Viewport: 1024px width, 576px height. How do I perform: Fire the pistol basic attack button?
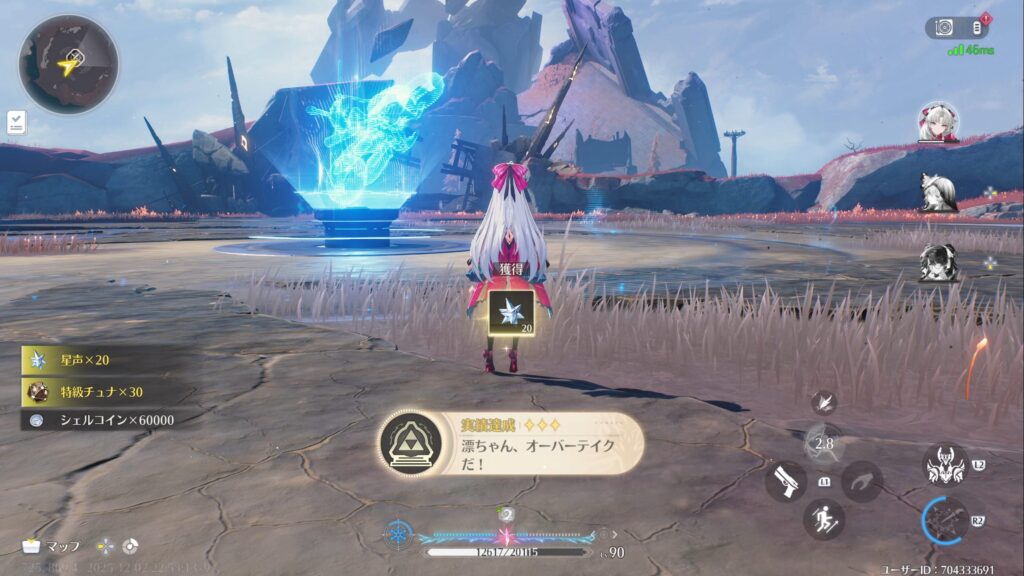pos(786,481)
